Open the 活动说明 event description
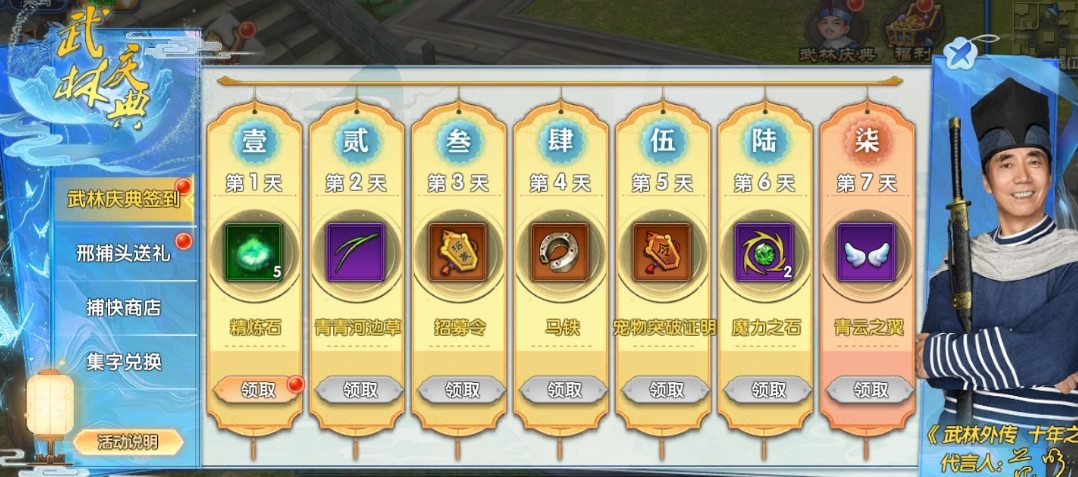This screenshot has width=1078, height=477. (x=129, y=441)
